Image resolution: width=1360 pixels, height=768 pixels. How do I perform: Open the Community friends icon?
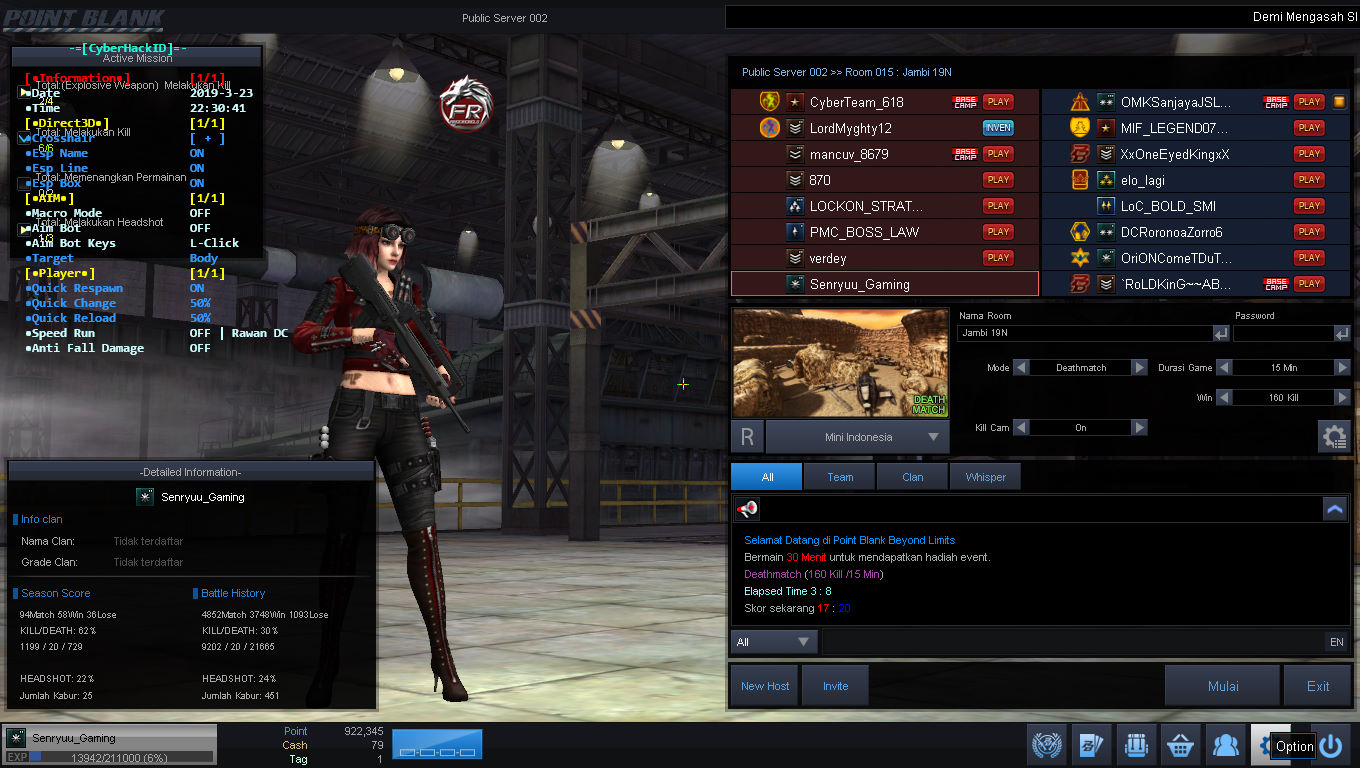click(x=1225, y=744)
